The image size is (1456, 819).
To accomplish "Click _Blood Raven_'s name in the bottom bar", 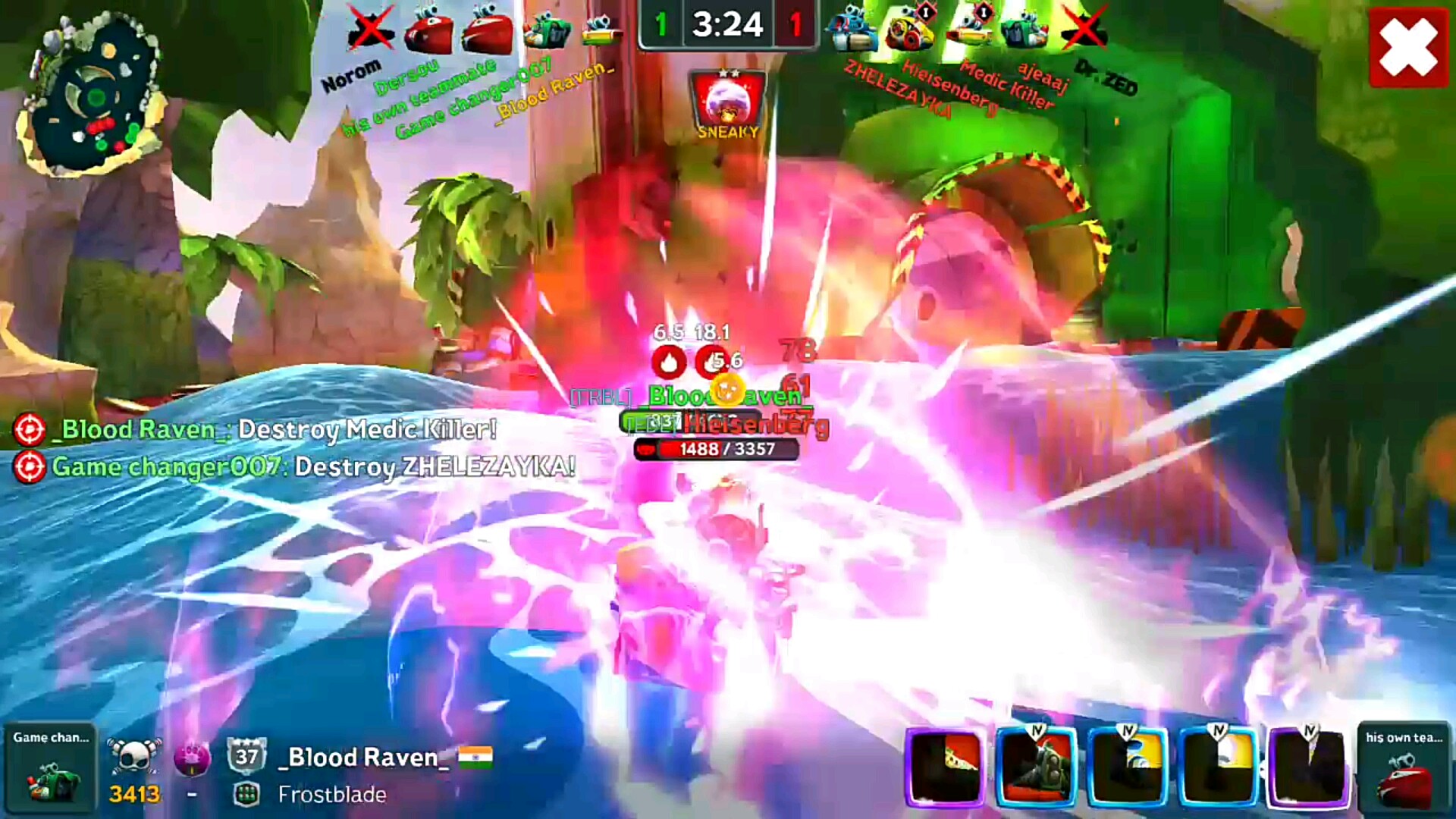I will [364, 757].
